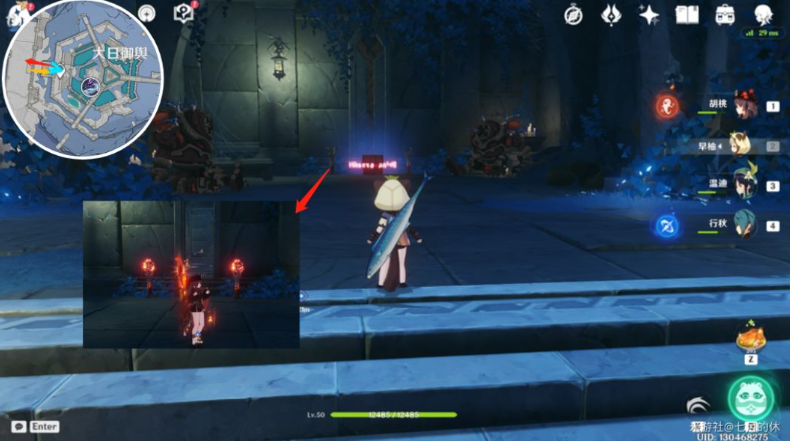The width and height of the screenshot is (790, 441).
Task: Open the compass events icon
Action: click(573, 15)
